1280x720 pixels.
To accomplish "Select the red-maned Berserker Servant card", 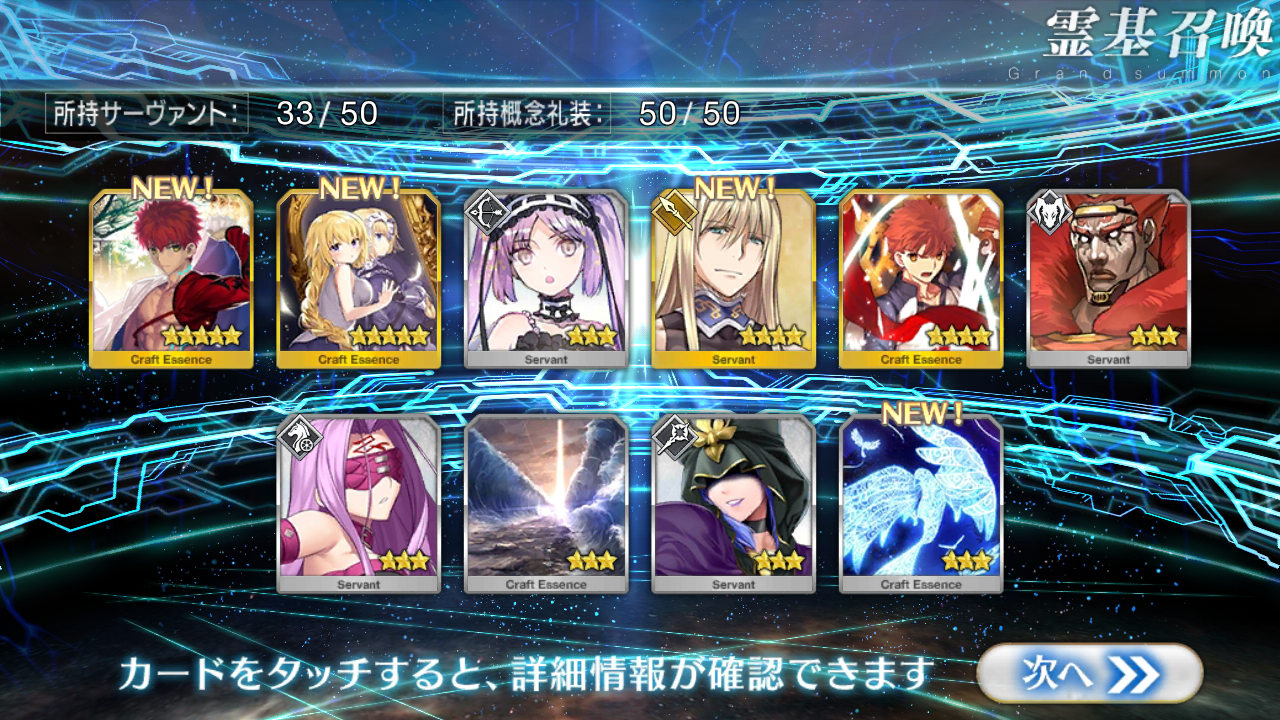I will (x=1108, y=278).
